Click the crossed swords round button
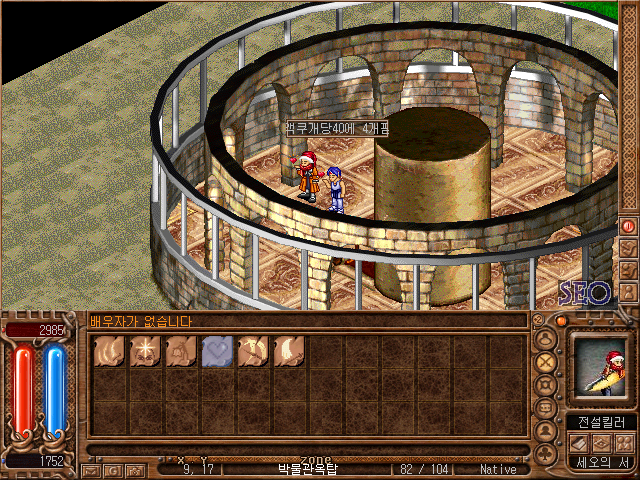This screenshot has width=640, height=480. pyautogui.click(x=546, y=362)
